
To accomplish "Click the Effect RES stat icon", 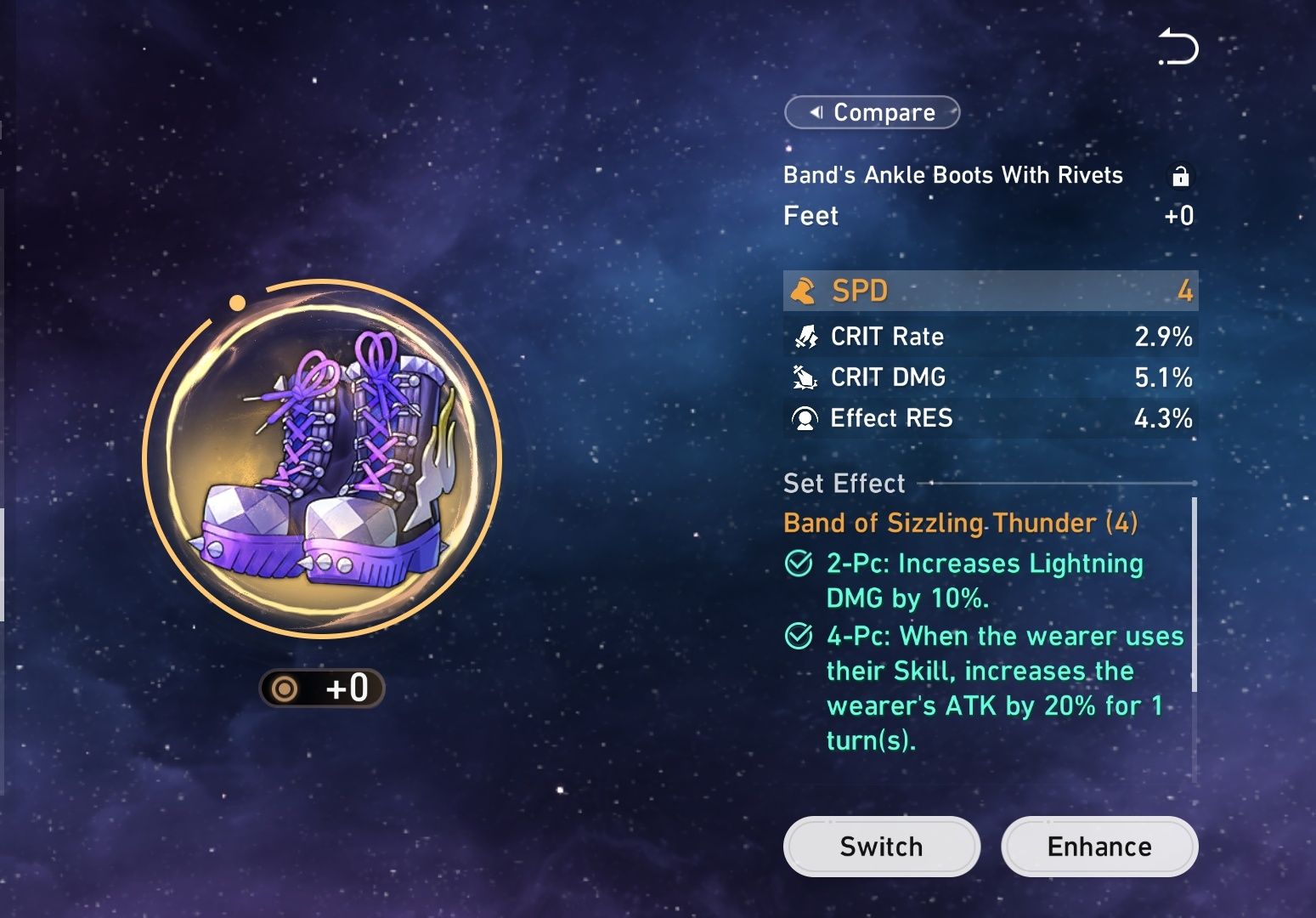I will (805, 418).
